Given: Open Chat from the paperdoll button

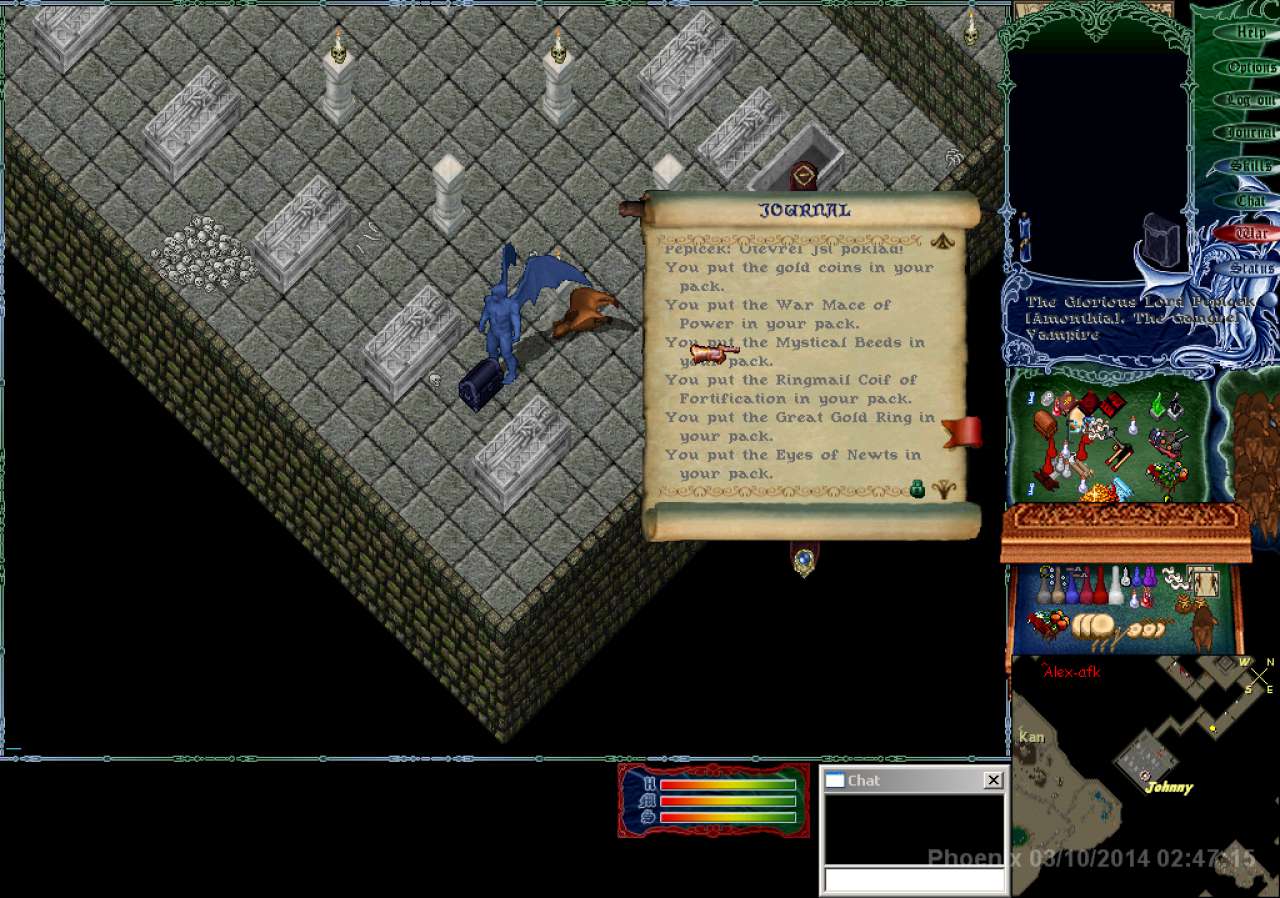Looking at the screenshot, I should (x=1251, y=201).
